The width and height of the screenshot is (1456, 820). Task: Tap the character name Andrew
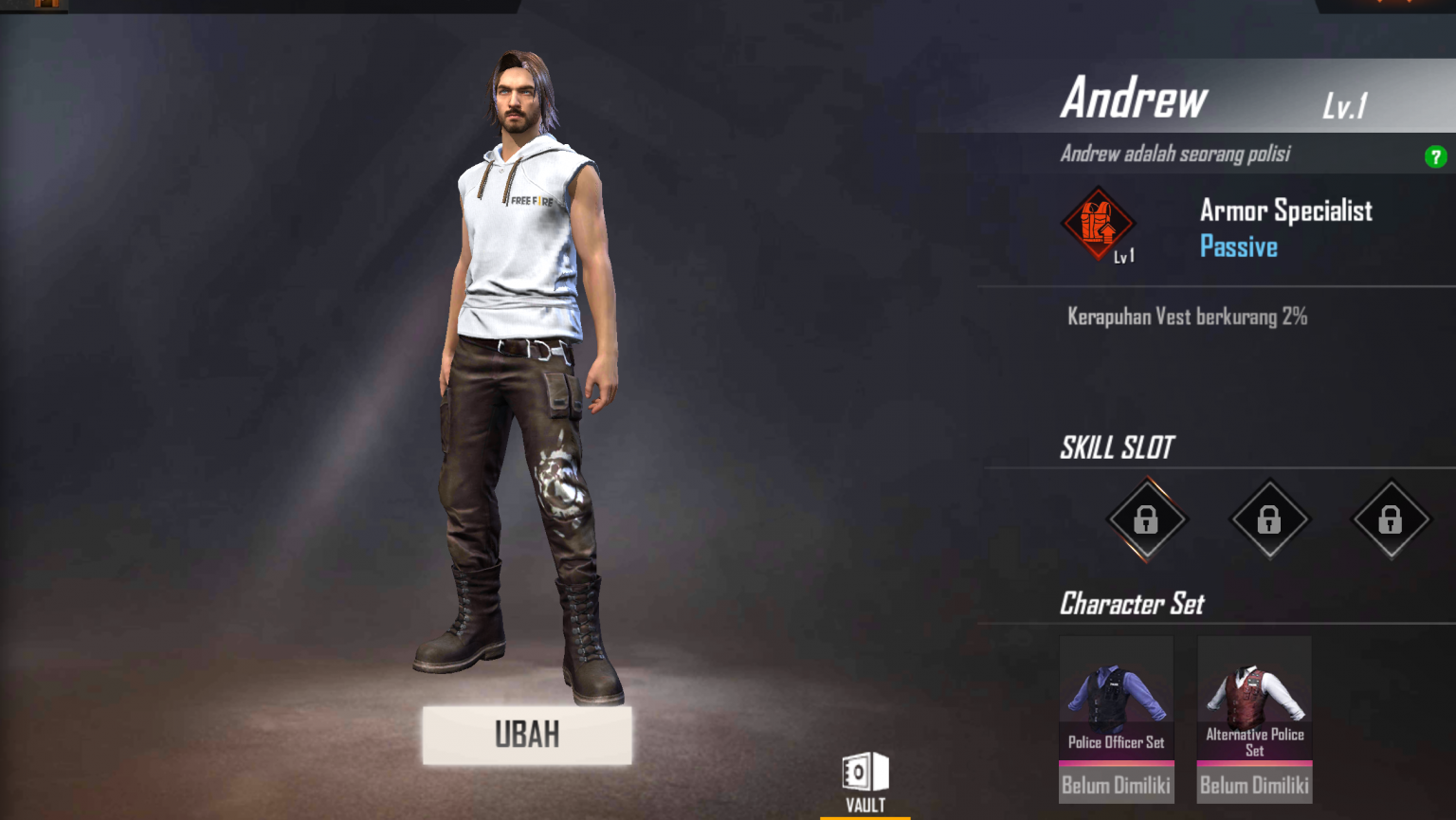(x=1134, y=98)
